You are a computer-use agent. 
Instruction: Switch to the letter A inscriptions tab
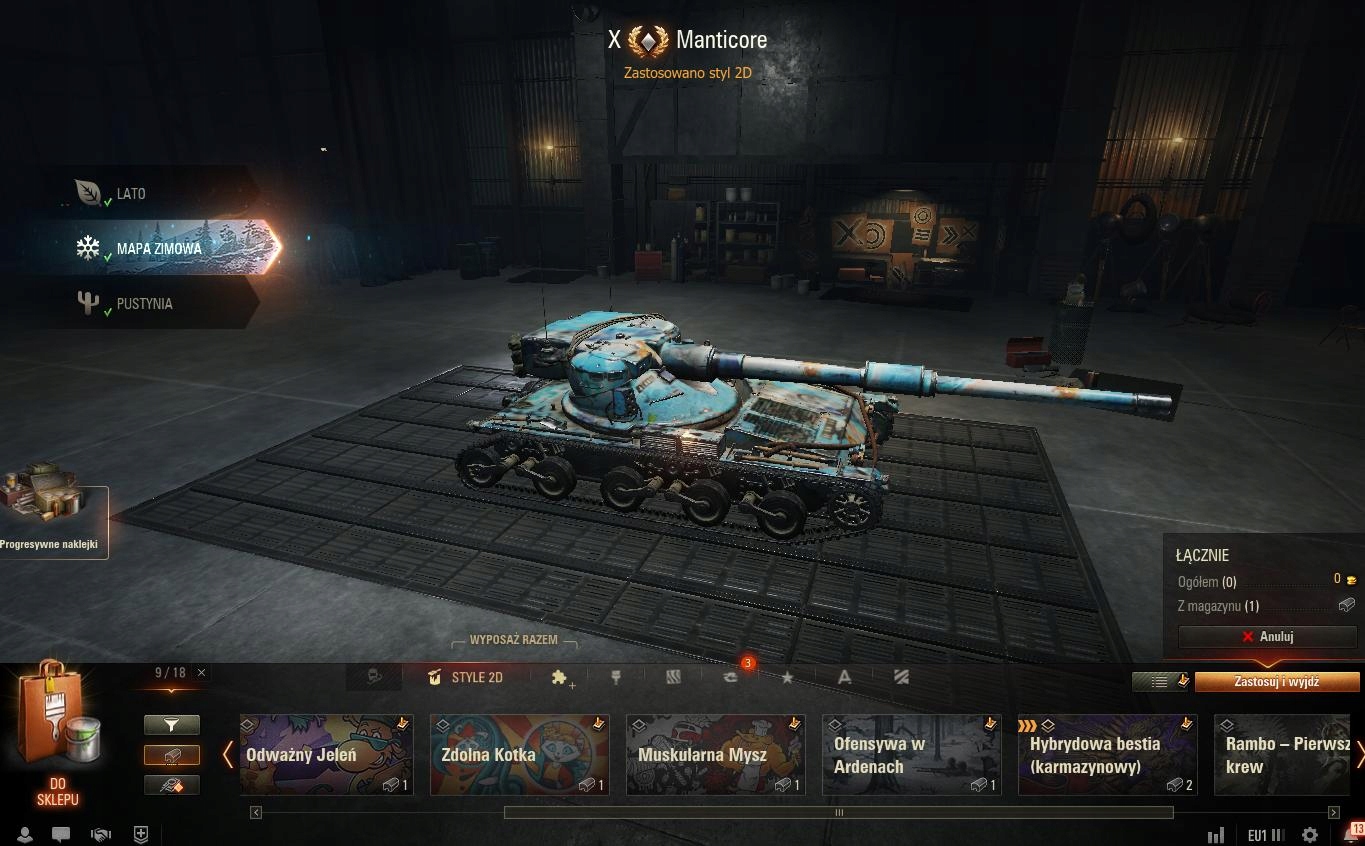pyautogui.click(x=844, y=677)
